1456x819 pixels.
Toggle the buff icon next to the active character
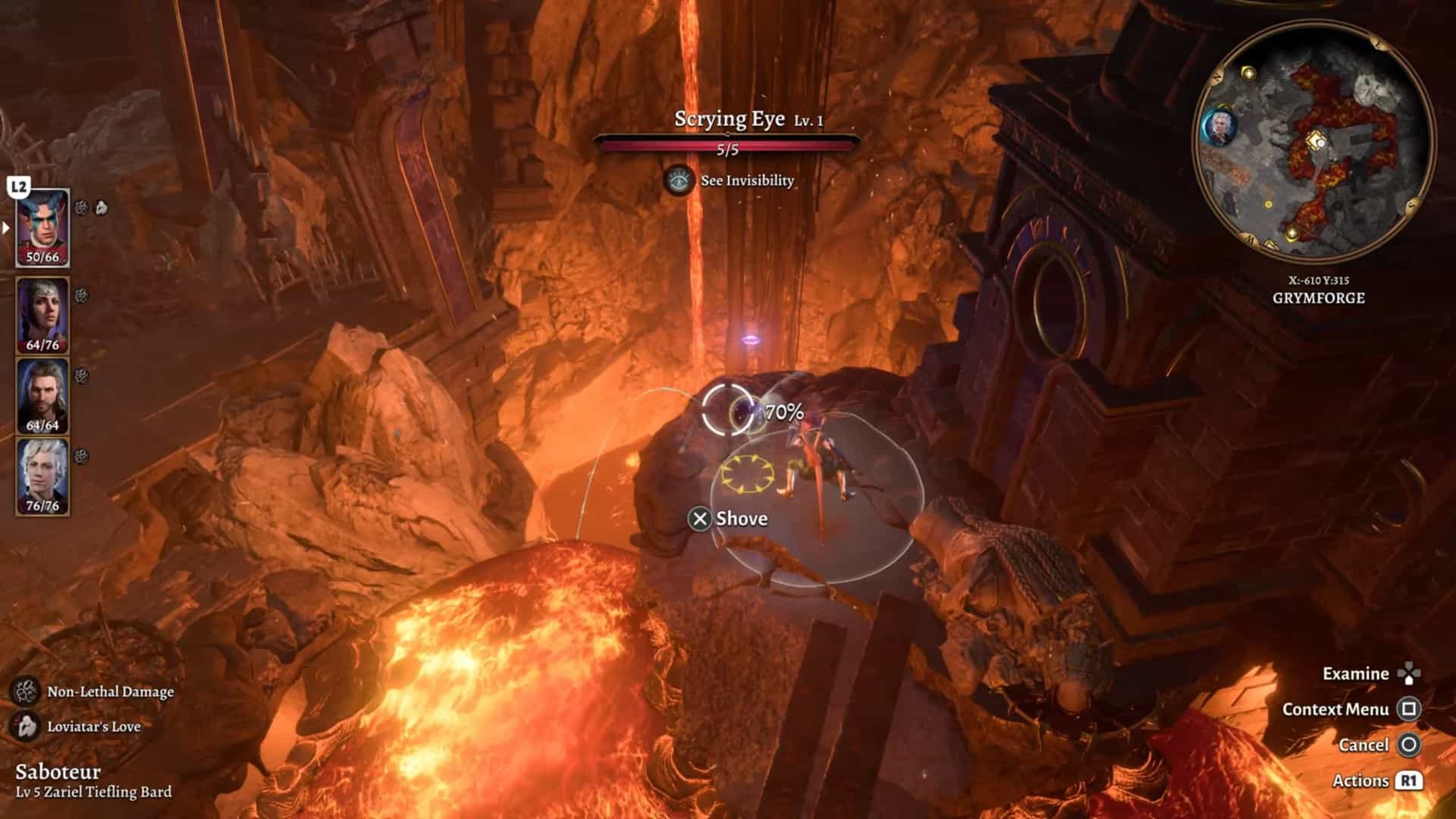pyautogui.click(x=81, y=206)
